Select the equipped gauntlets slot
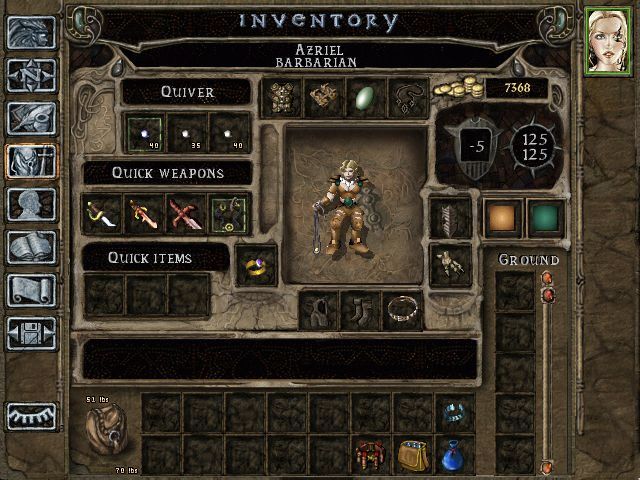Viewport: 640px width, 480px height. click(x=449, y=265)
